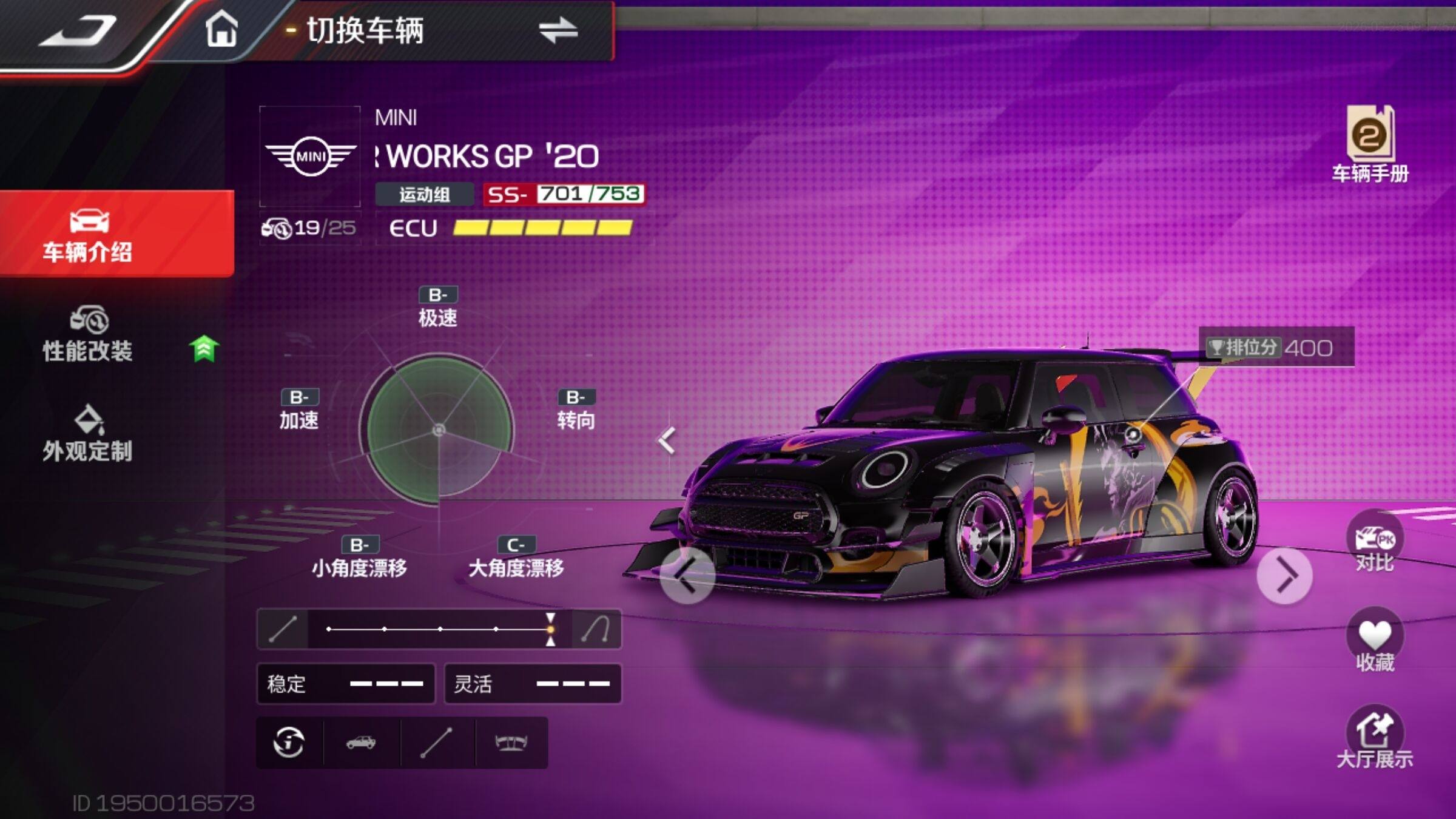Go back using the top-left back arrow
This screenshot has height=819, width=1456.
coord(79,30)
